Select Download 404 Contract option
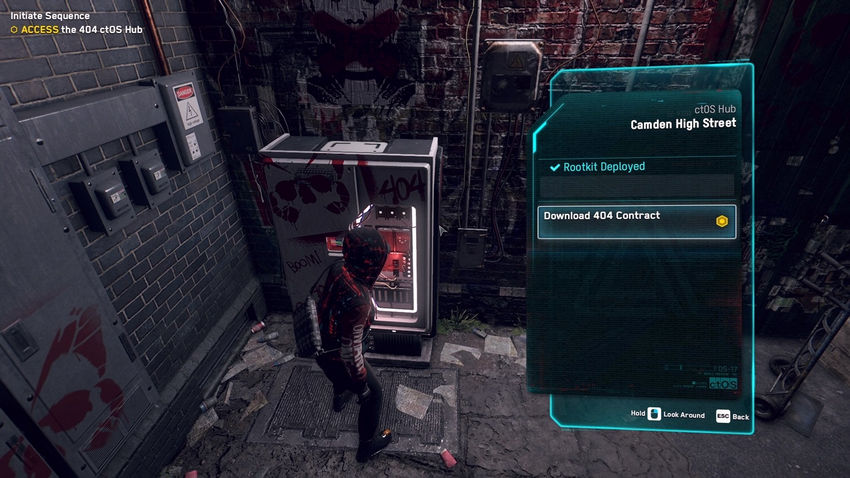 636,221
